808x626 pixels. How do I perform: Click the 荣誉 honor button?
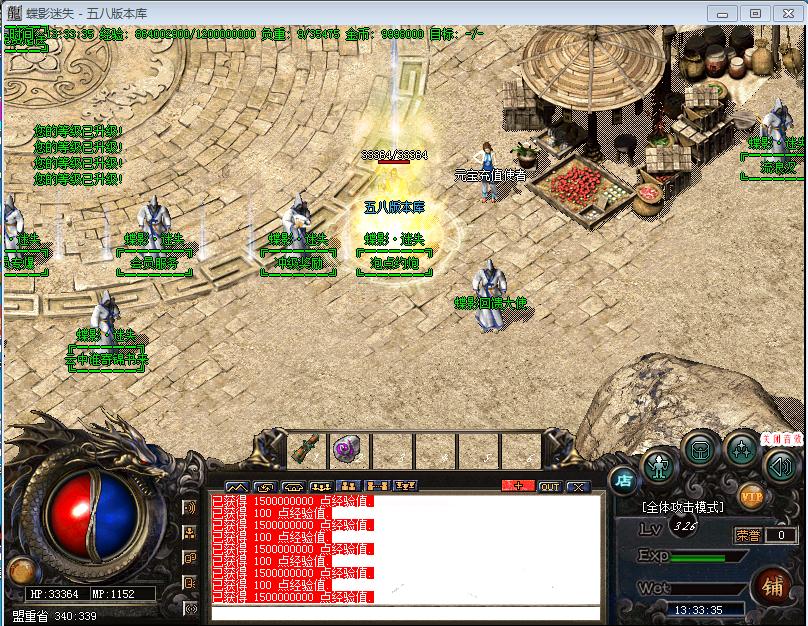pos(749,536)
